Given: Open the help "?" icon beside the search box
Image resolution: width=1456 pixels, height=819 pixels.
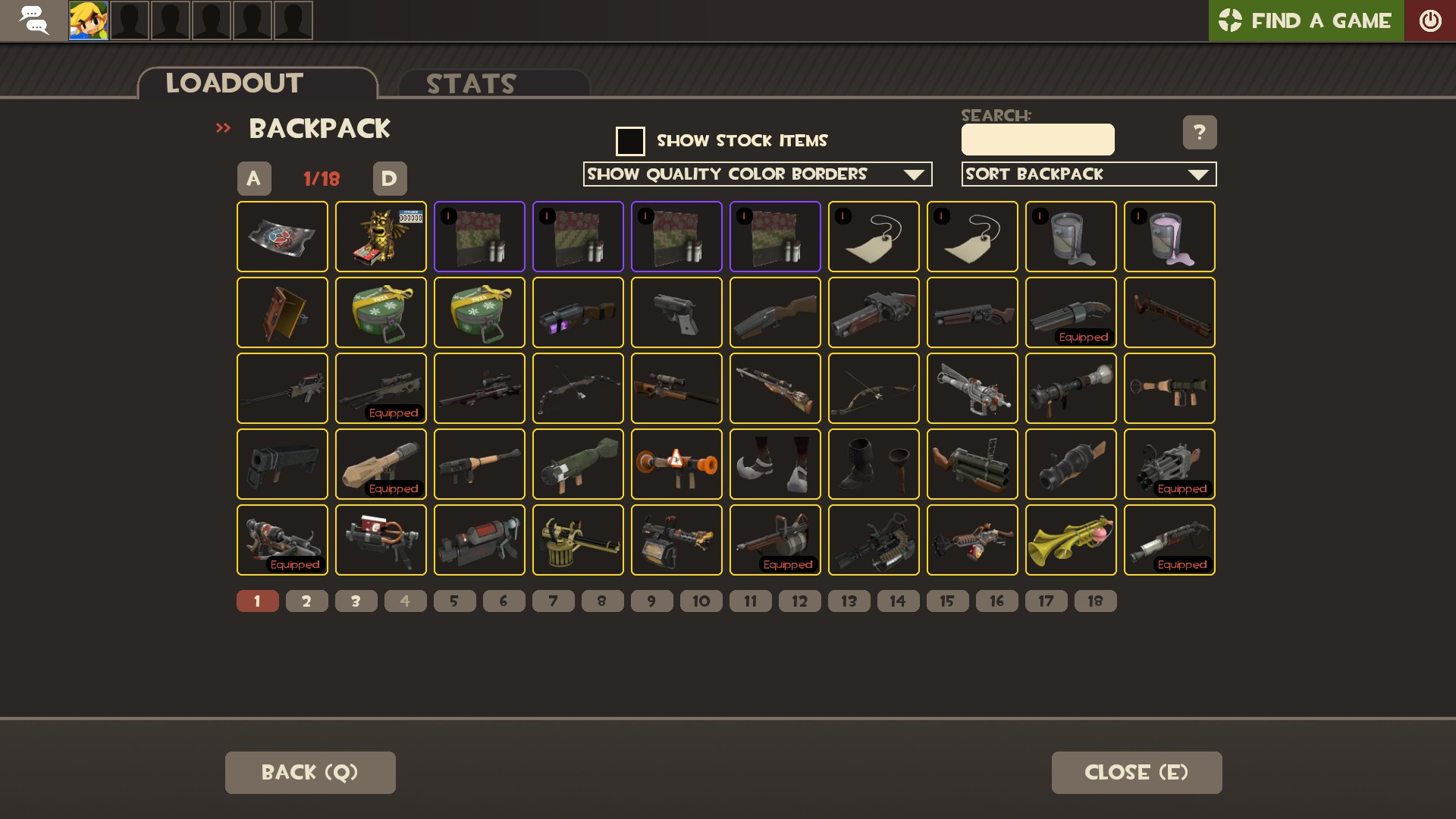Looking at the screenshot, I should point(1200,133).
